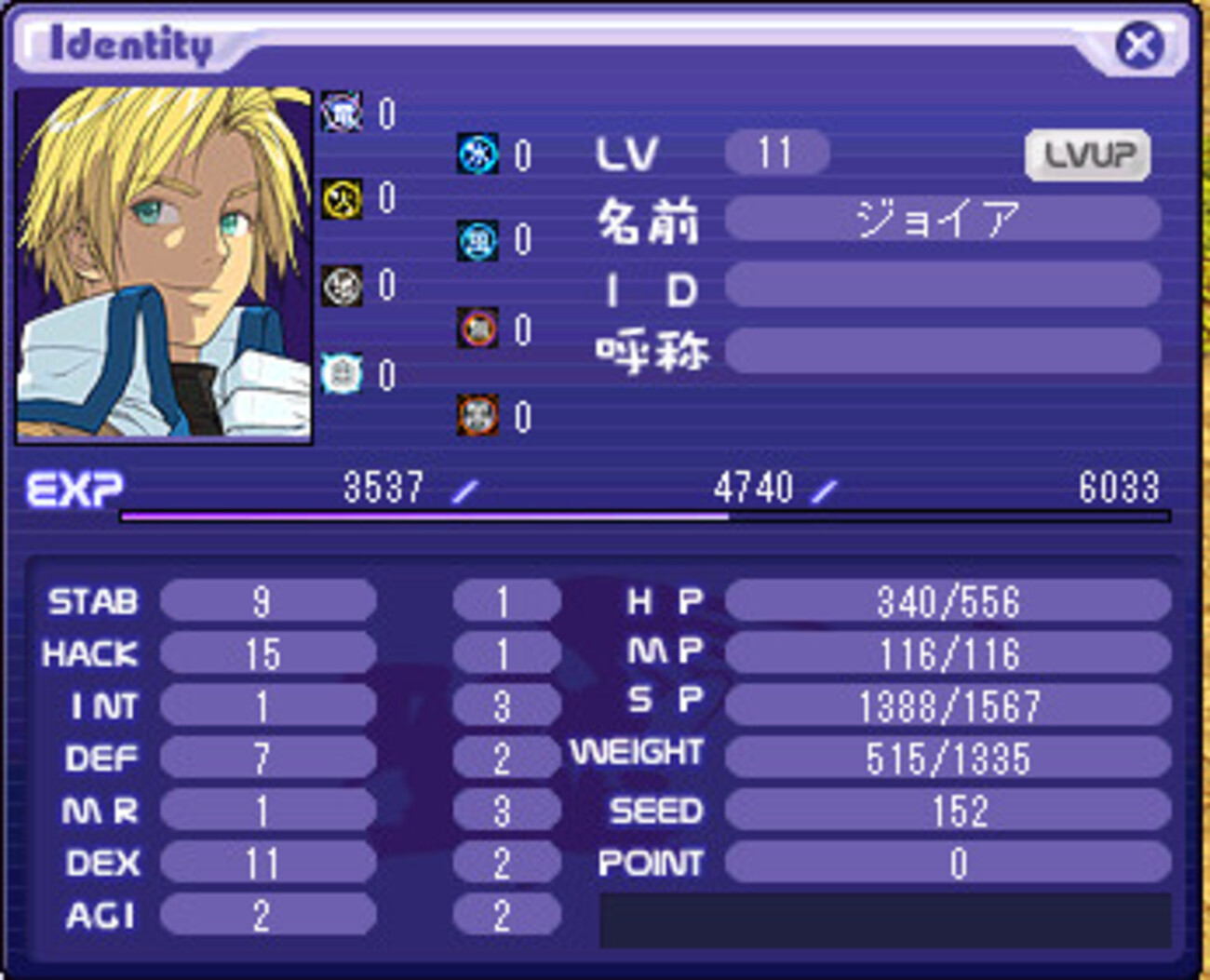Click the empty 呼称 title field

(x=942, y=350)
